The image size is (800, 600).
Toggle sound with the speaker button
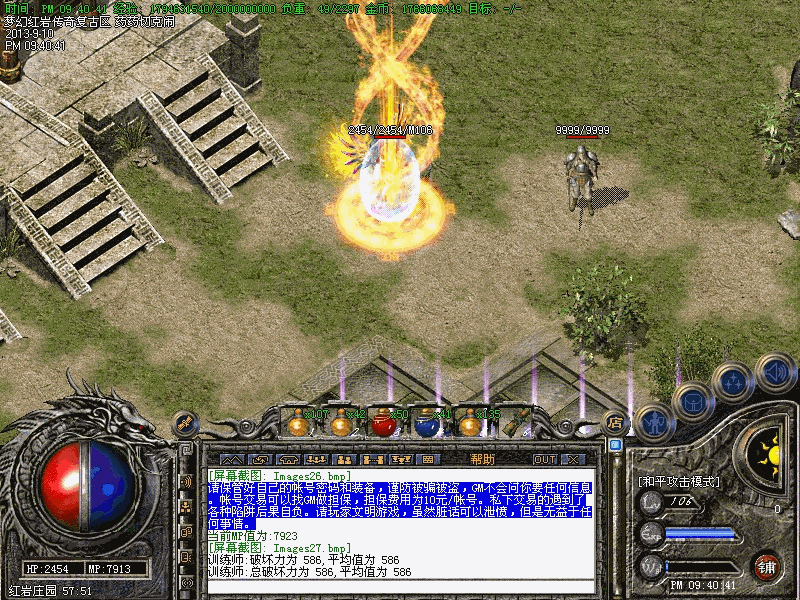coord(774,373)
